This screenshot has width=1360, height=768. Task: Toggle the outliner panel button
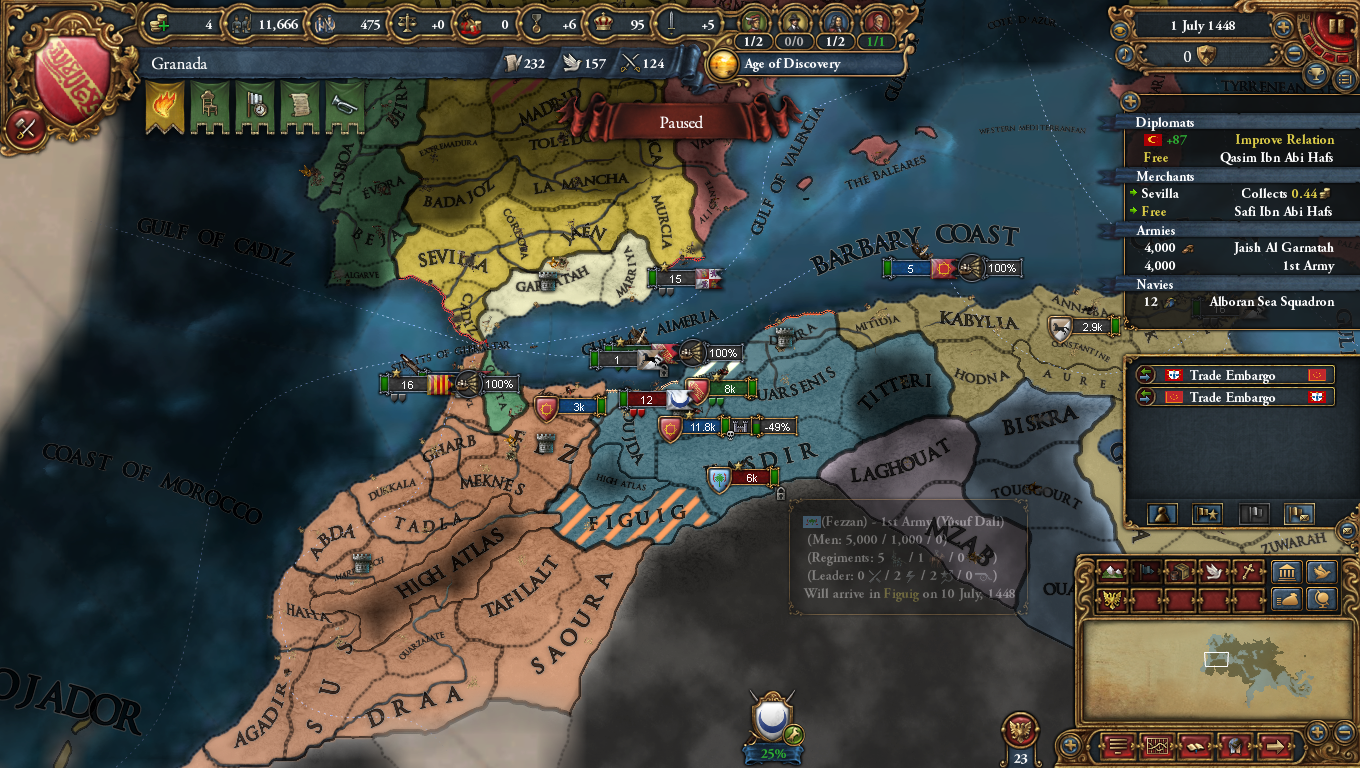(x=1343, y=77)
